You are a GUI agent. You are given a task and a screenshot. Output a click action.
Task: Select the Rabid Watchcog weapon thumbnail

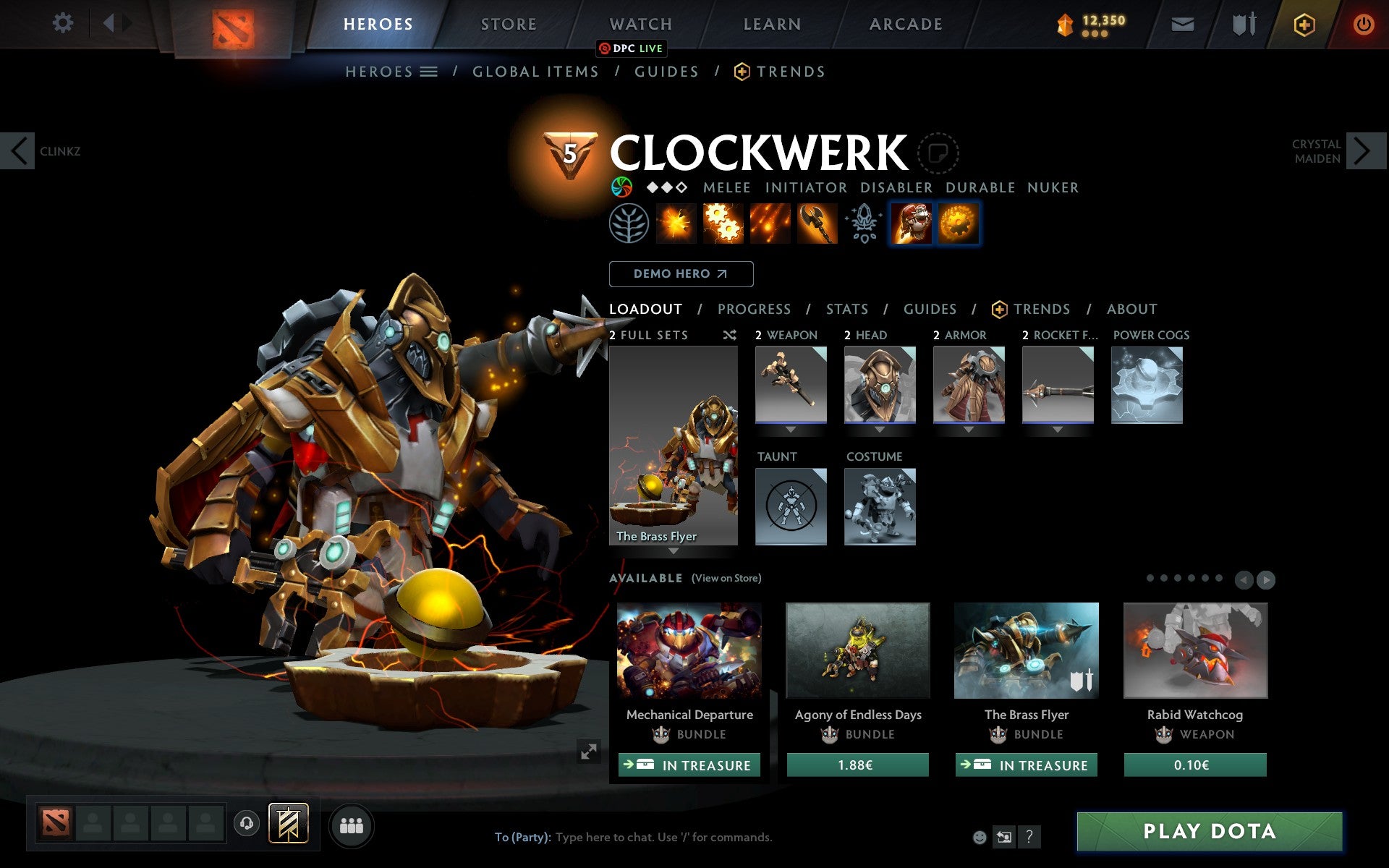[1194, 651]
